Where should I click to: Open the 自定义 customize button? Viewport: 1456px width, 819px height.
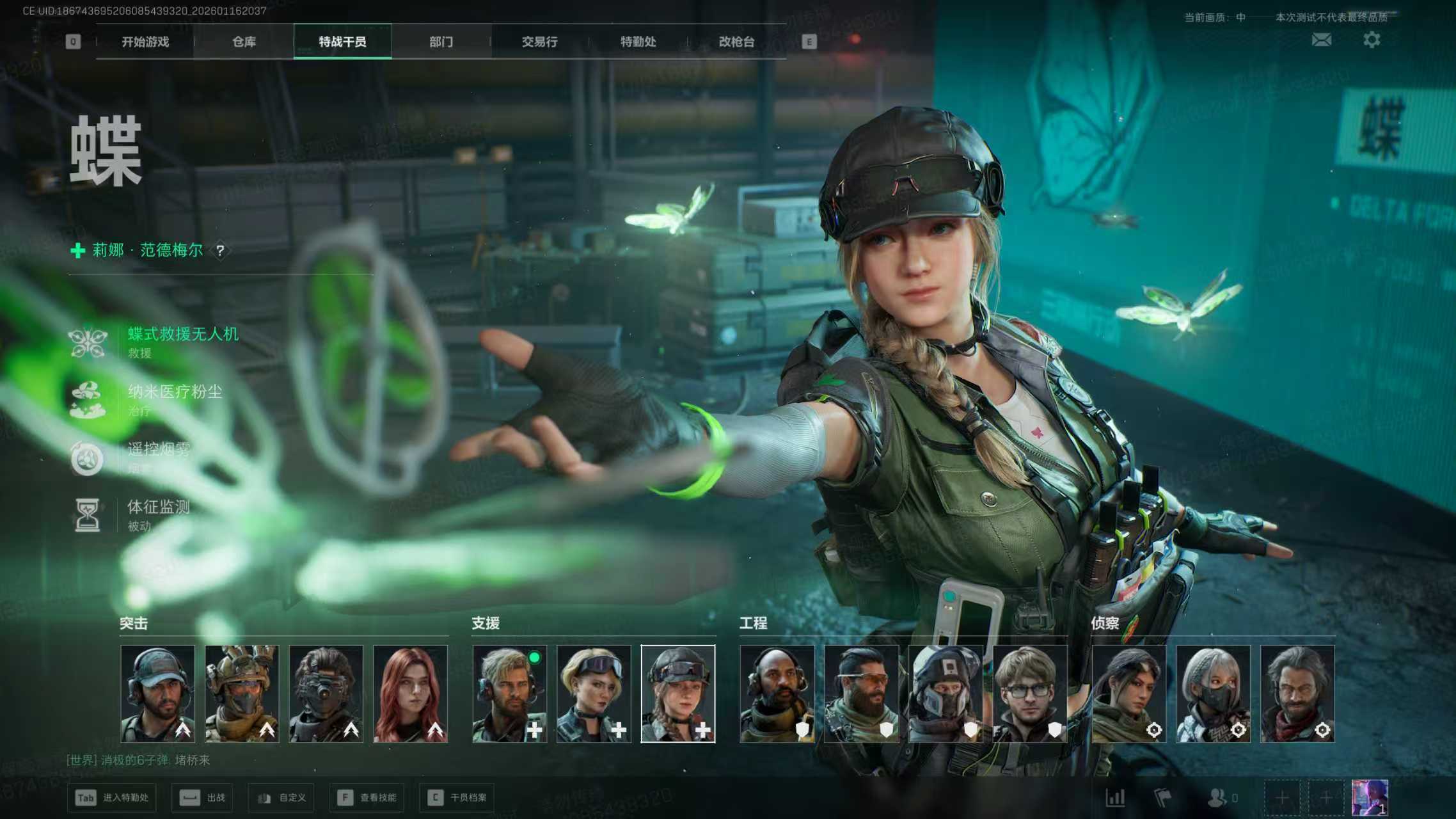pyautogui.click(x=281, y=798)
